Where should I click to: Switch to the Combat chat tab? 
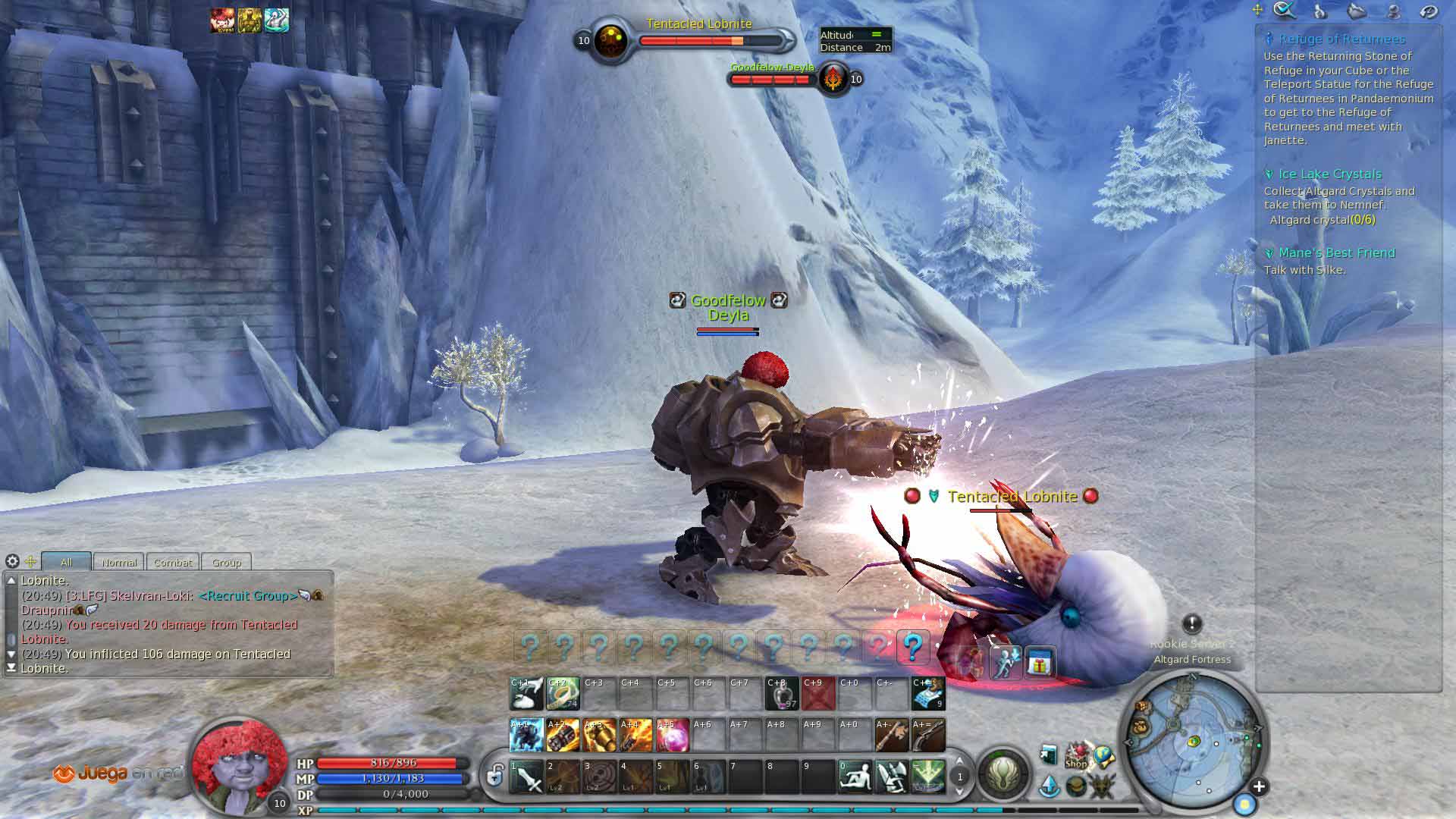(173, 562)
